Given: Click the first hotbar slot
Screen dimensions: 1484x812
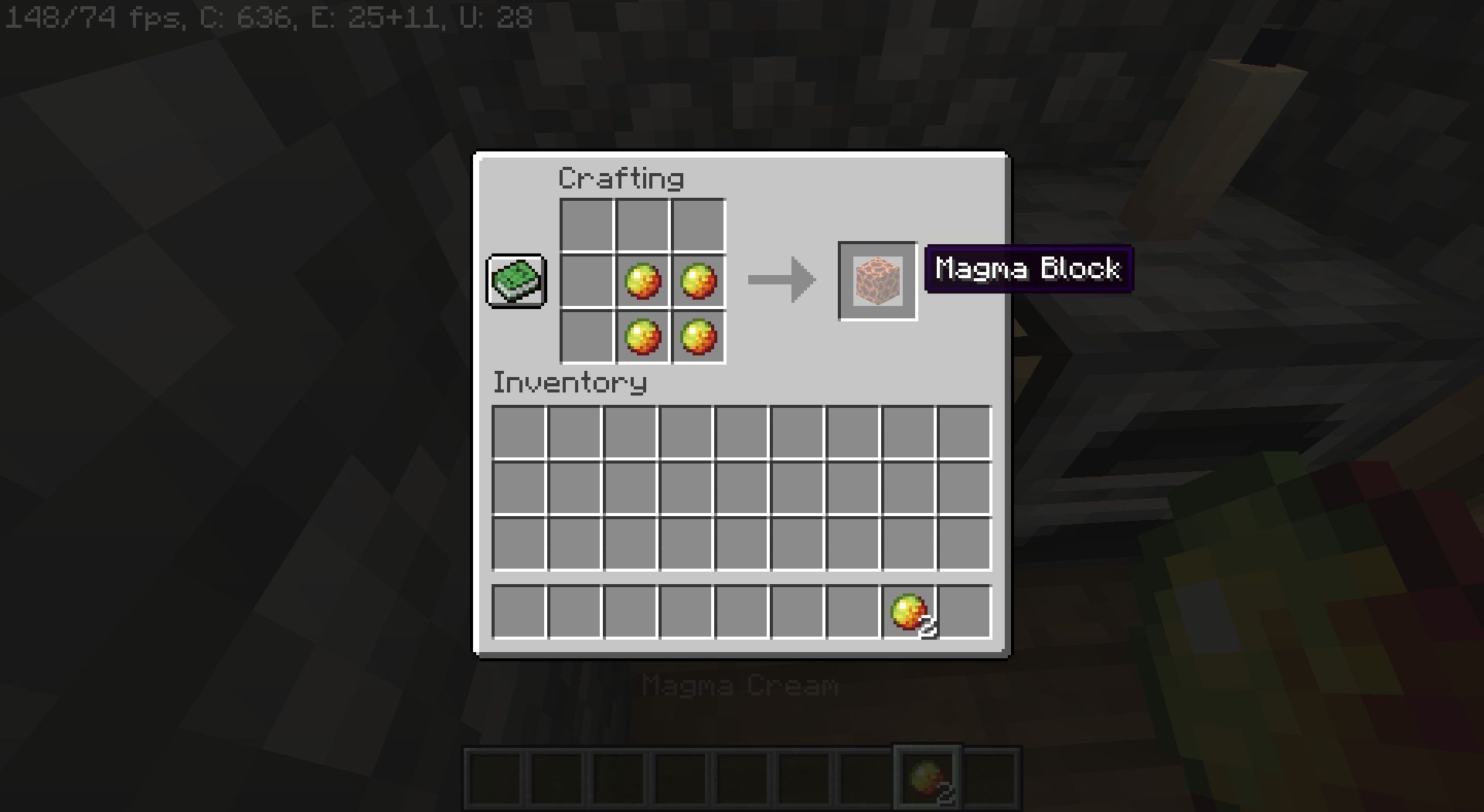Looking at the screenshot, I should [x=495, y=775].
